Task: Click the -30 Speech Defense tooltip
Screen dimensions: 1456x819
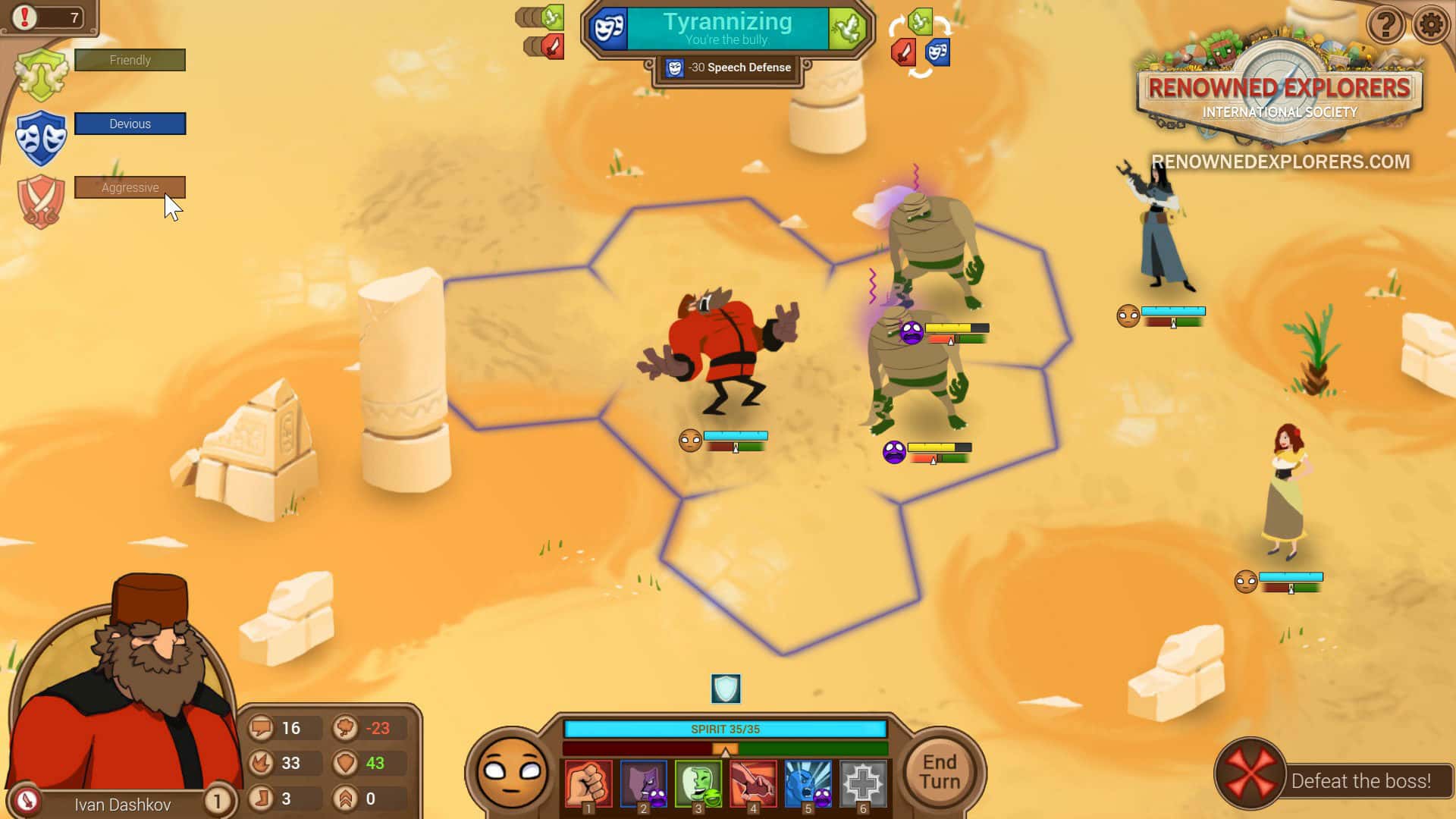Action: 730,67
